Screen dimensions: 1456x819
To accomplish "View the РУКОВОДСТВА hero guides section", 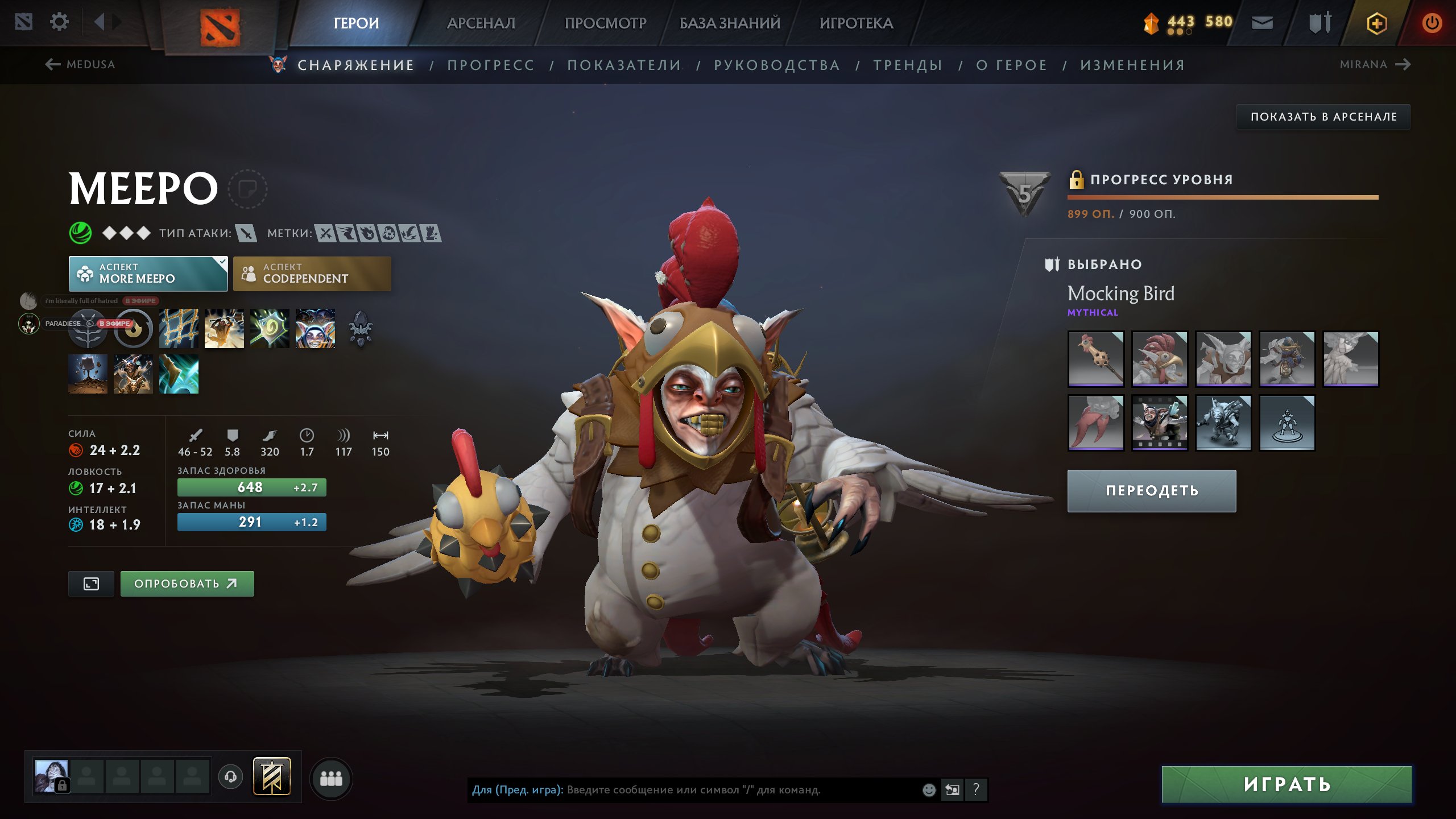I will click(x=777, y=65).
